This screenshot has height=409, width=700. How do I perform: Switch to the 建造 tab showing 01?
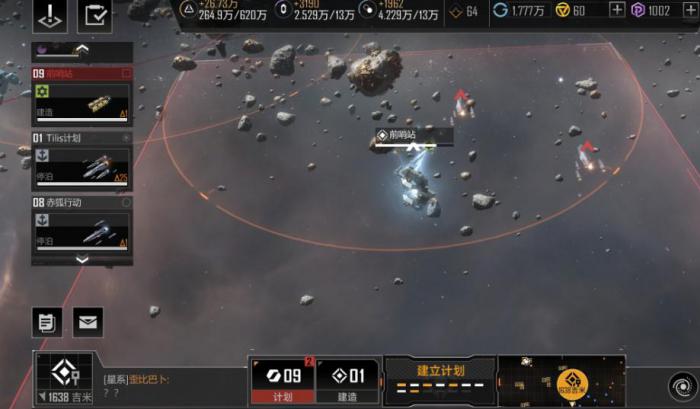point(348,381)
